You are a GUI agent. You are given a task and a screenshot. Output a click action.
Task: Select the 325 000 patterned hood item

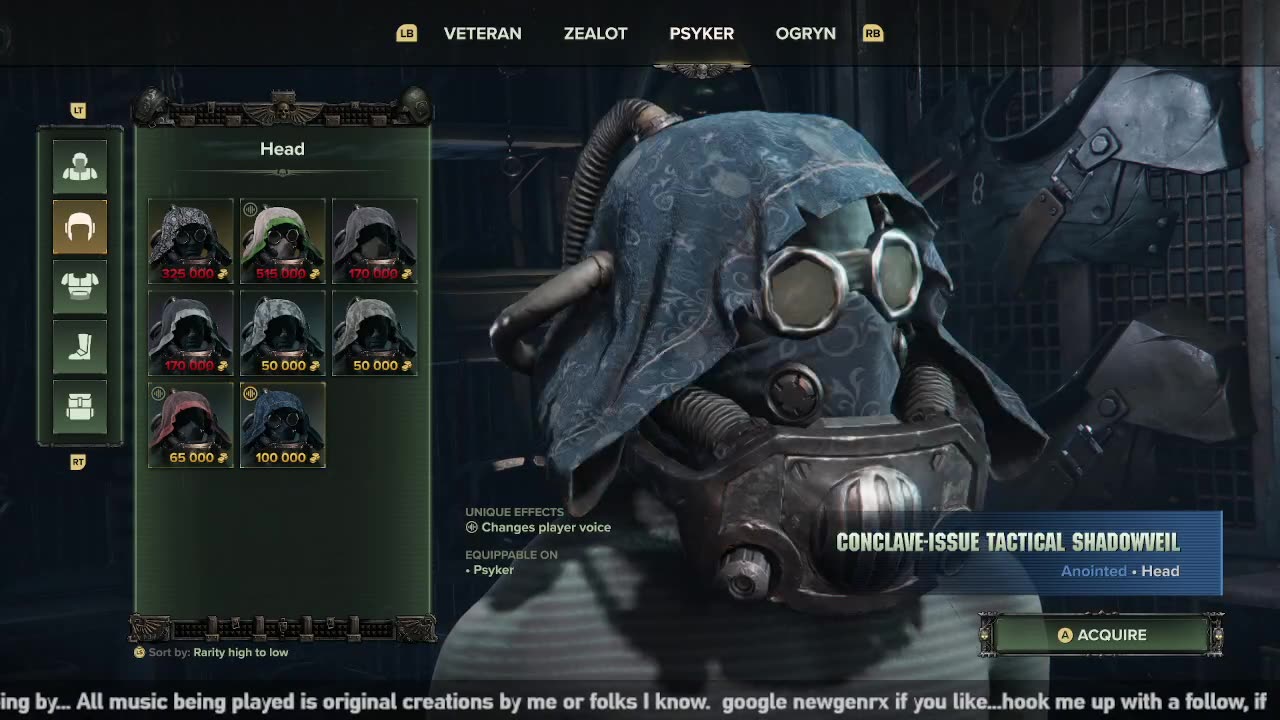point(190,241)
